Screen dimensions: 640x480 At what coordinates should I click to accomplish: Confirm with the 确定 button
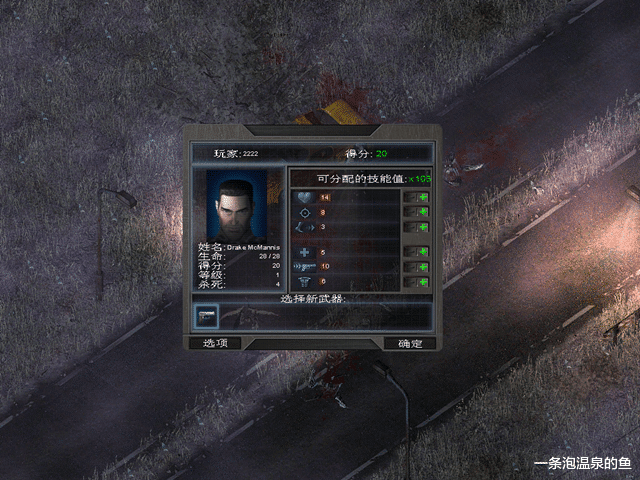click(x=410, y=343)
